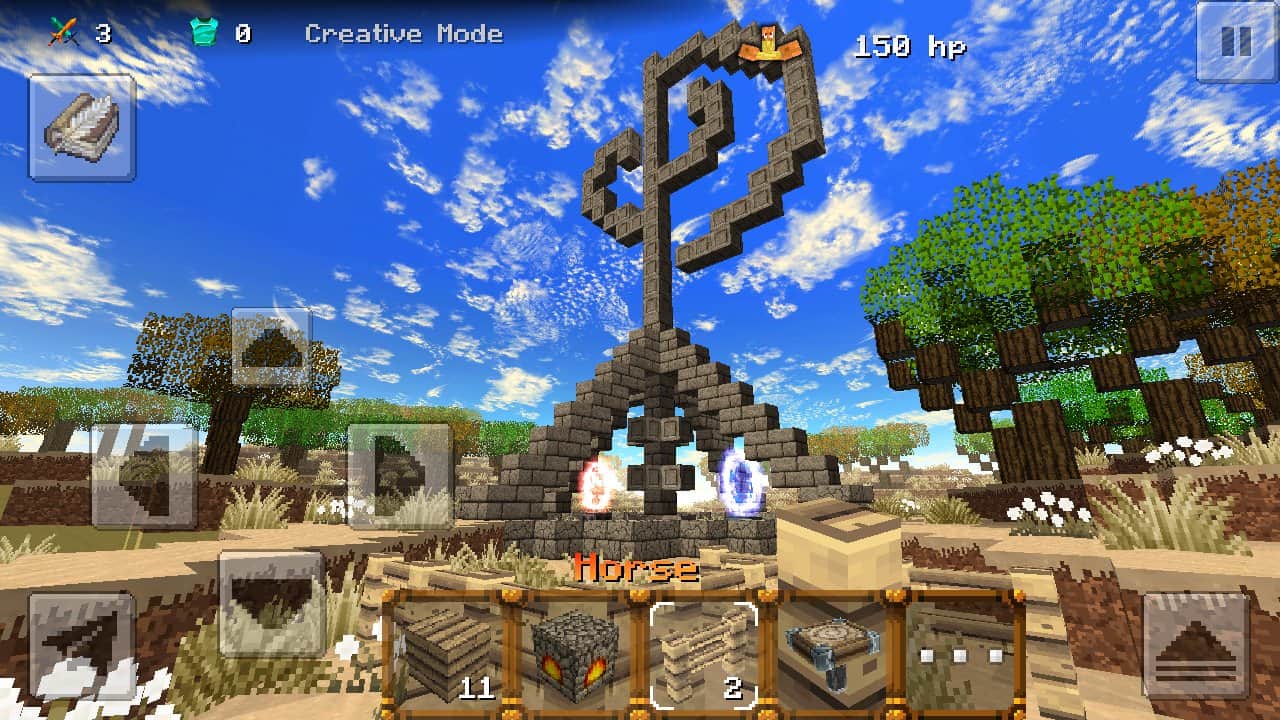Move forward with the up arrow
The height and width of the screenshot is (720, 1280).
click(x=271, y=347)
